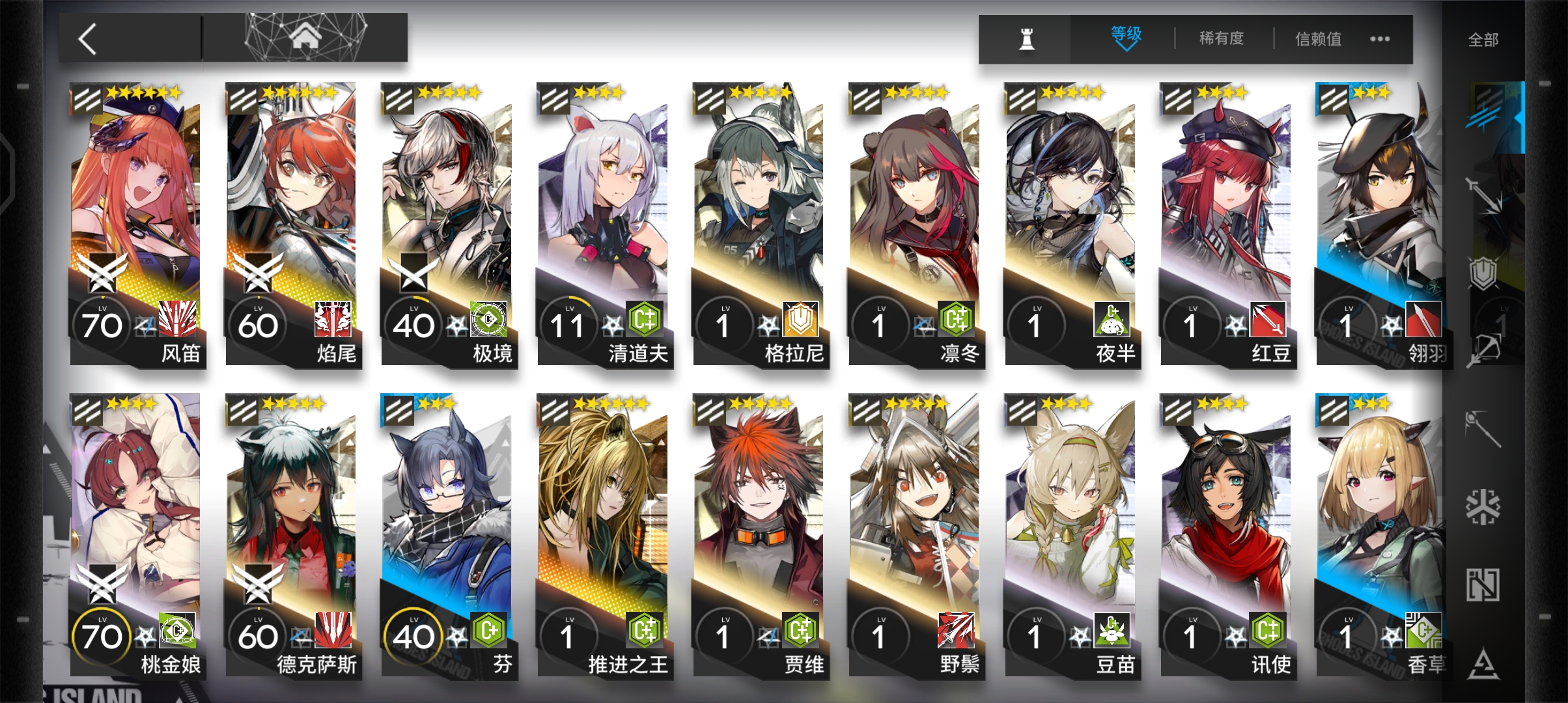The image size is (1568, 703).
Task: Expand more sort options via the ... menu
Action: pos(1379,39)
